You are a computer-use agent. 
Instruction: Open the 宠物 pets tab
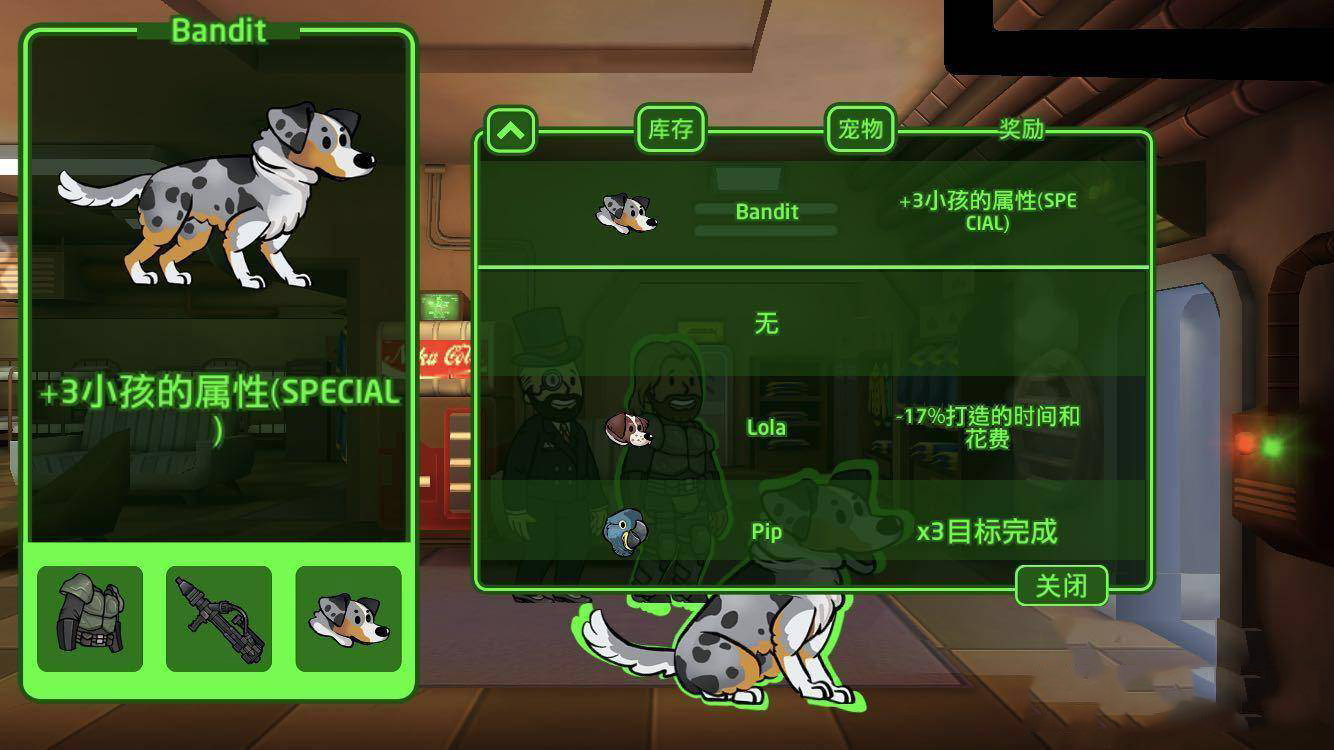tap(860, 128)
